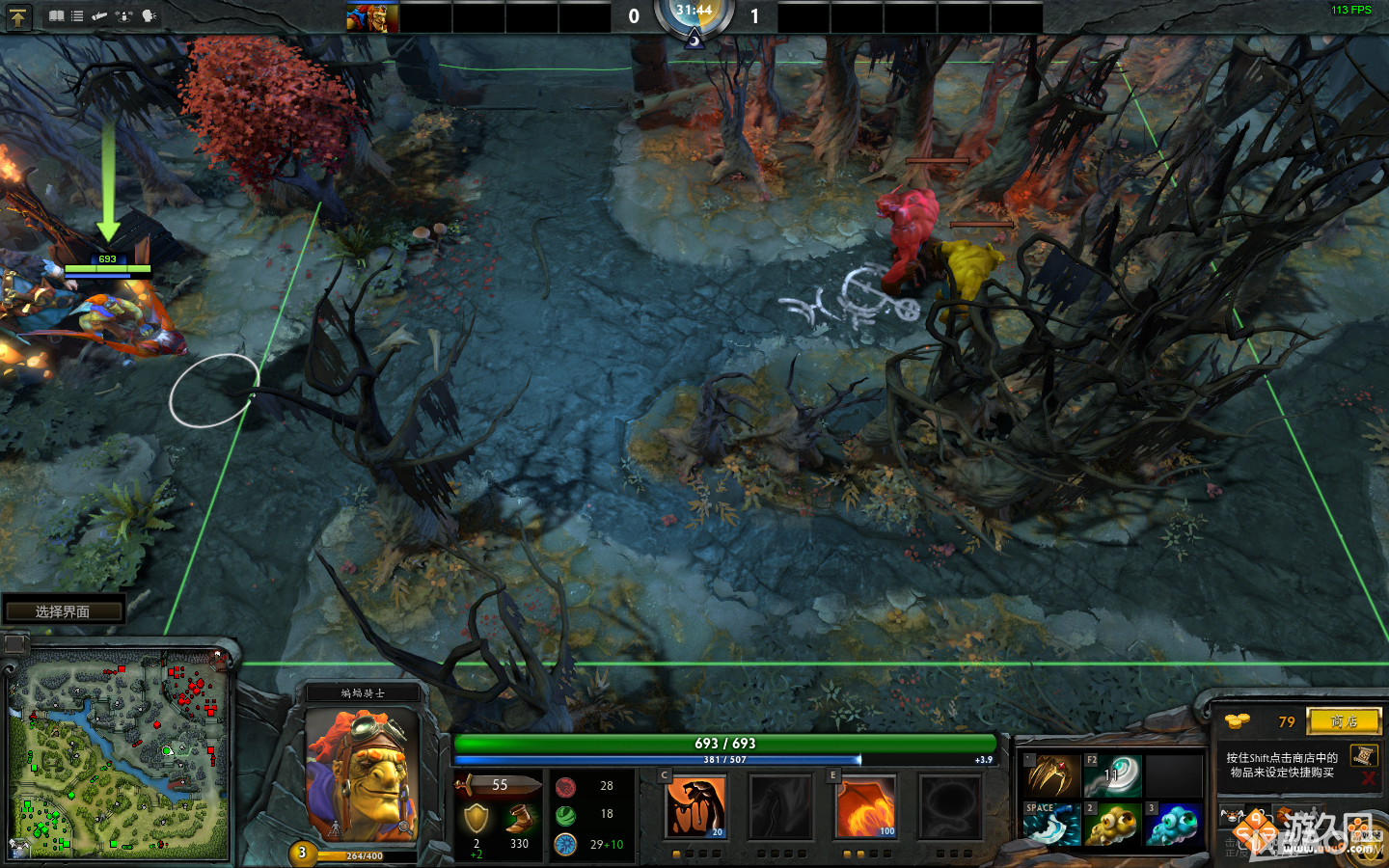
Task: Open the combat log via the list icon
Action: [77, 15]
